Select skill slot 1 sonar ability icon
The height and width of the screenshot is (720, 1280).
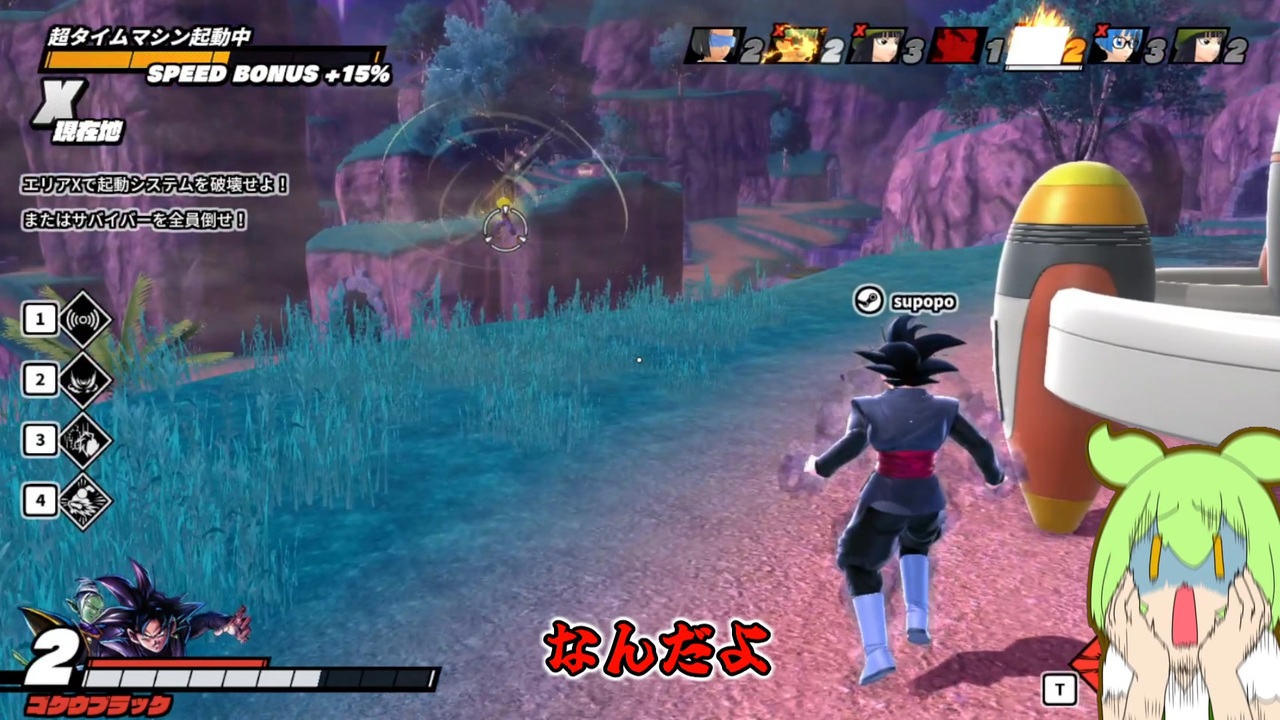click(x=85, y=319)
